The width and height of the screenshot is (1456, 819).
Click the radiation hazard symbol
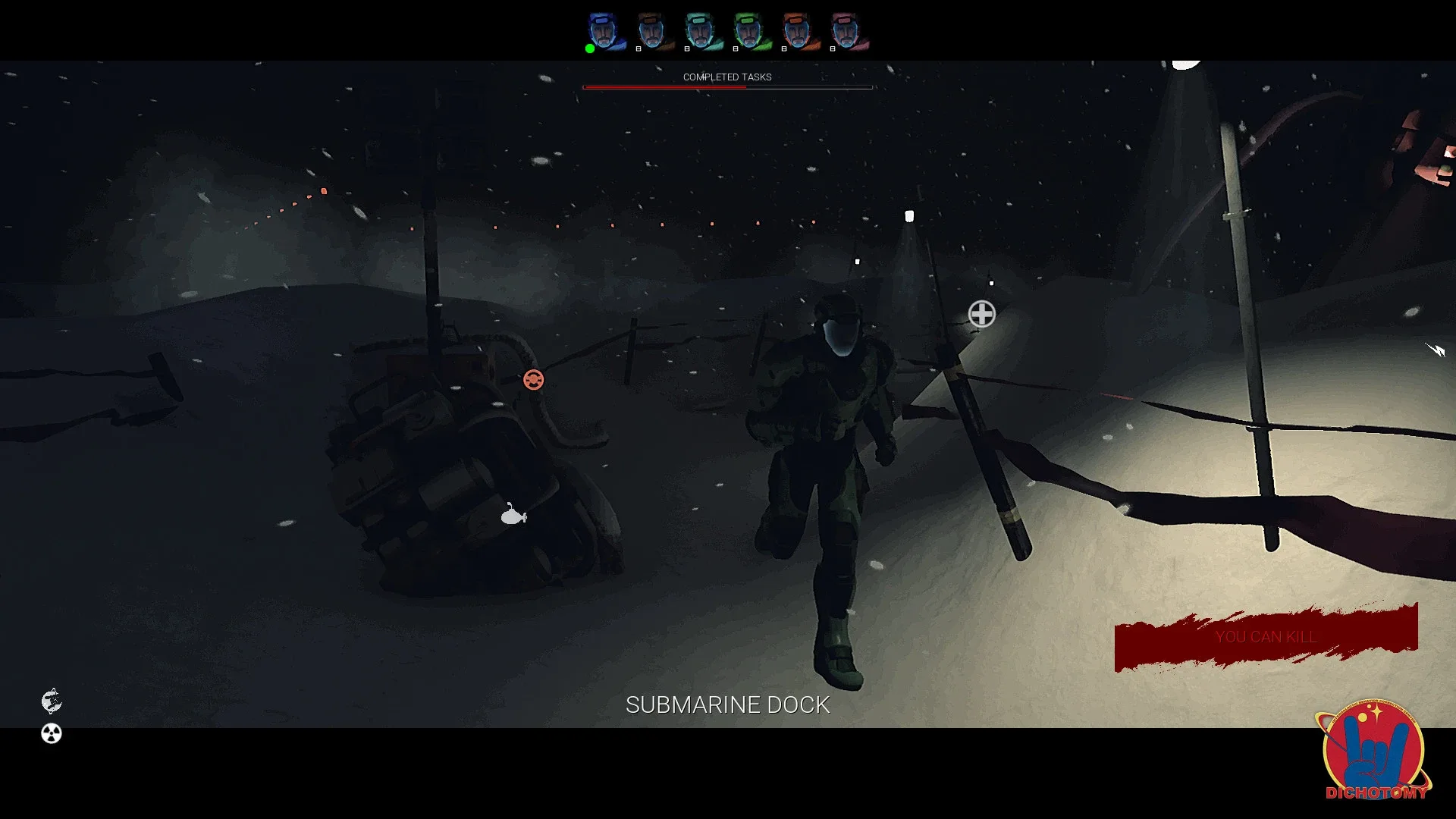coord(50,733)
